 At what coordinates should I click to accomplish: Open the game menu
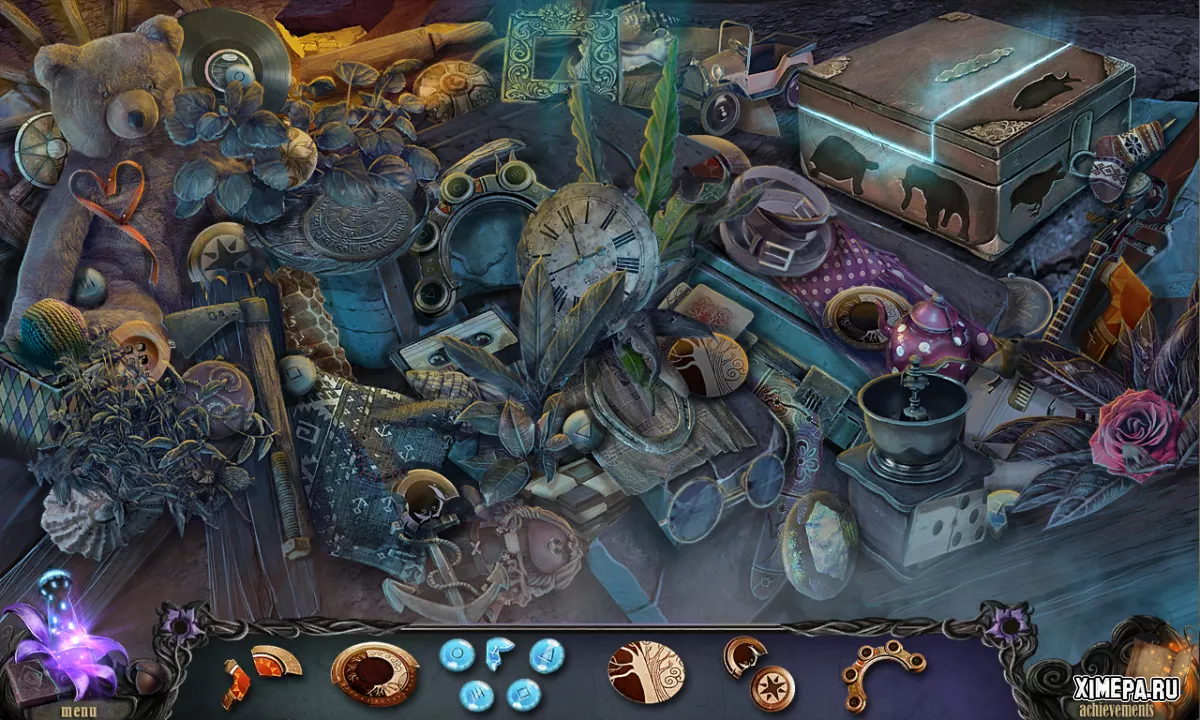click(79, 711)
